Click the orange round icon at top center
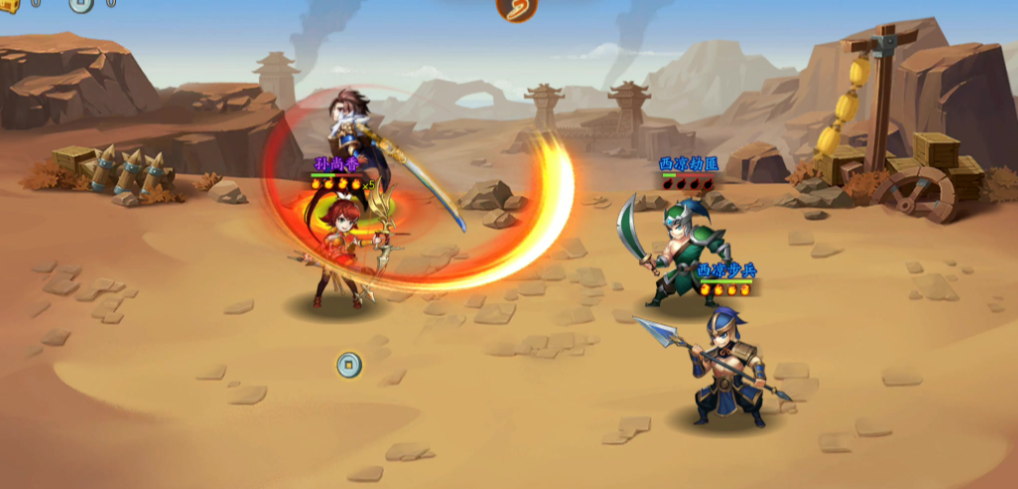 516,8
